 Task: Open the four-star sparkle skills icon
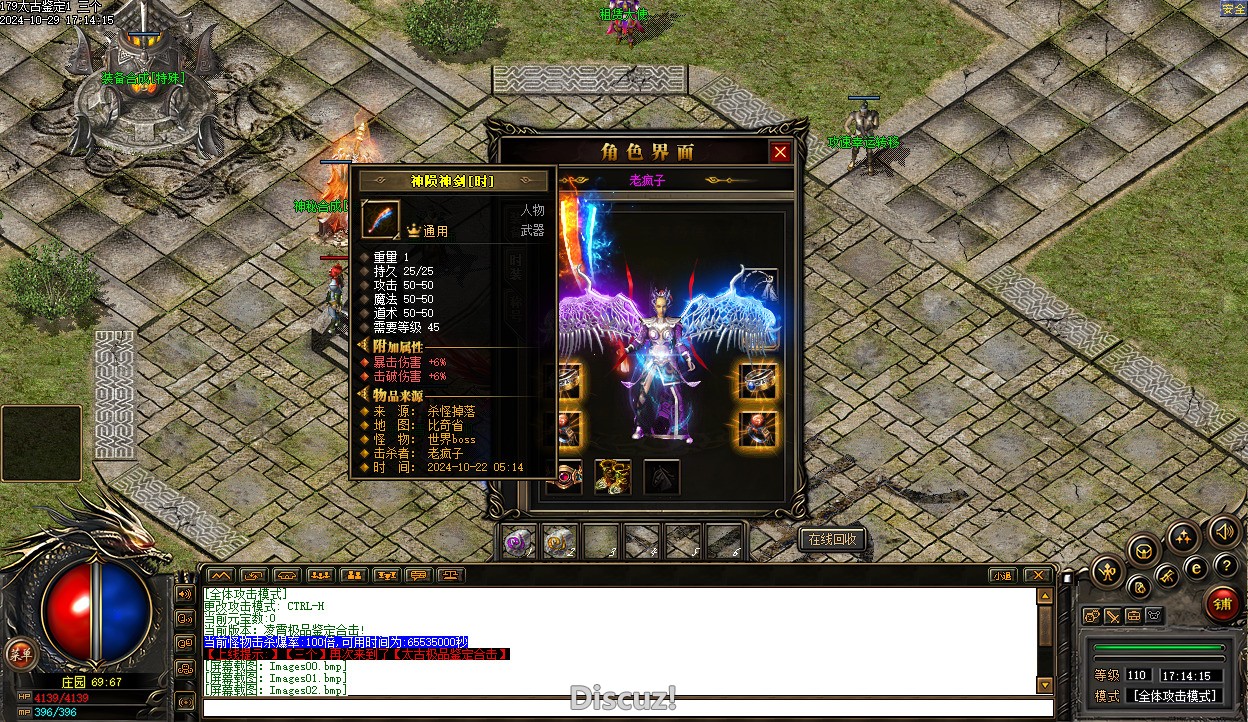coord(1183,536)
